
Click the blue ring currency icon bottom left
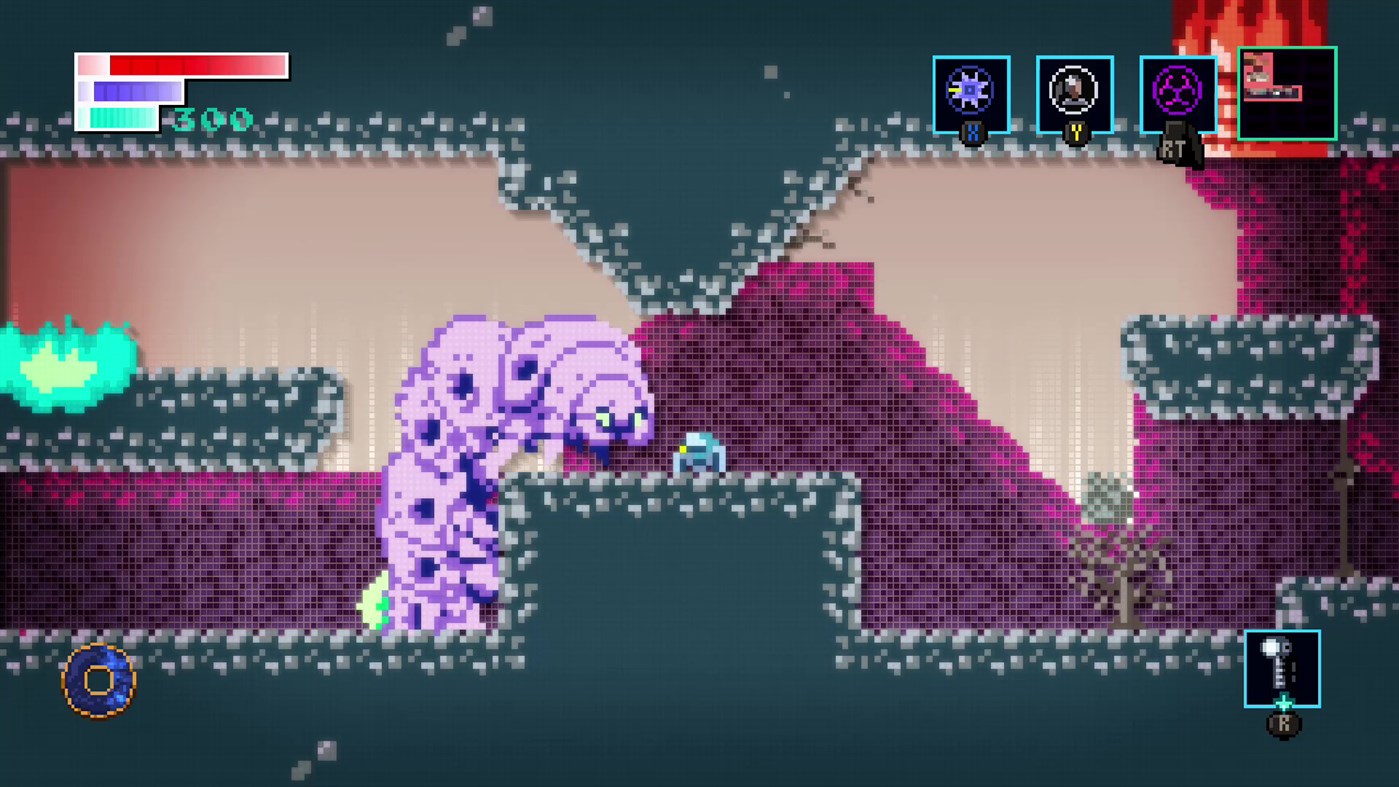click(98, 679)
